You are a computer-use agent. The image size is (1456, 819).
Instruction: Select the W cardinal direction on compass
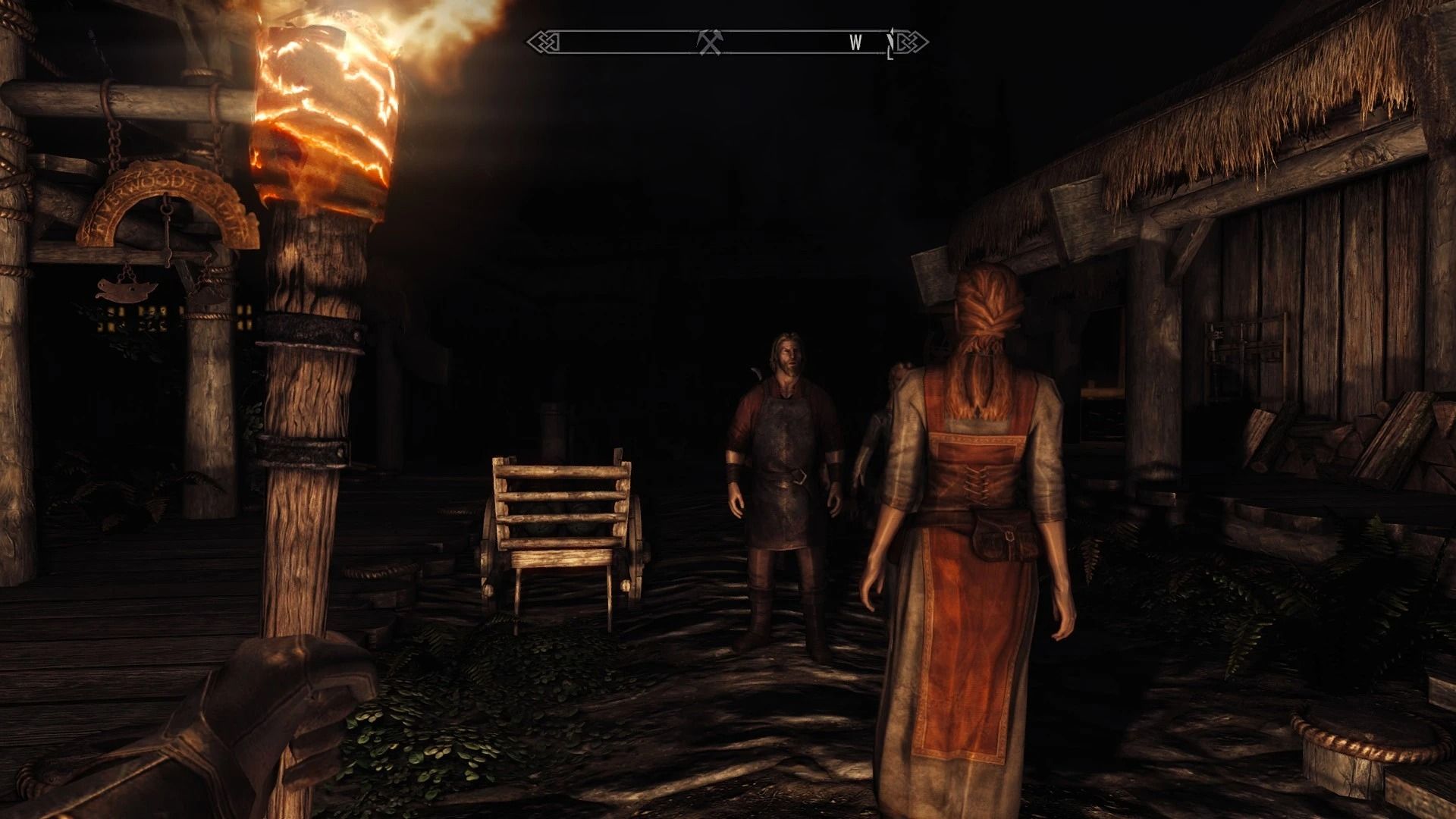point(855,42)
